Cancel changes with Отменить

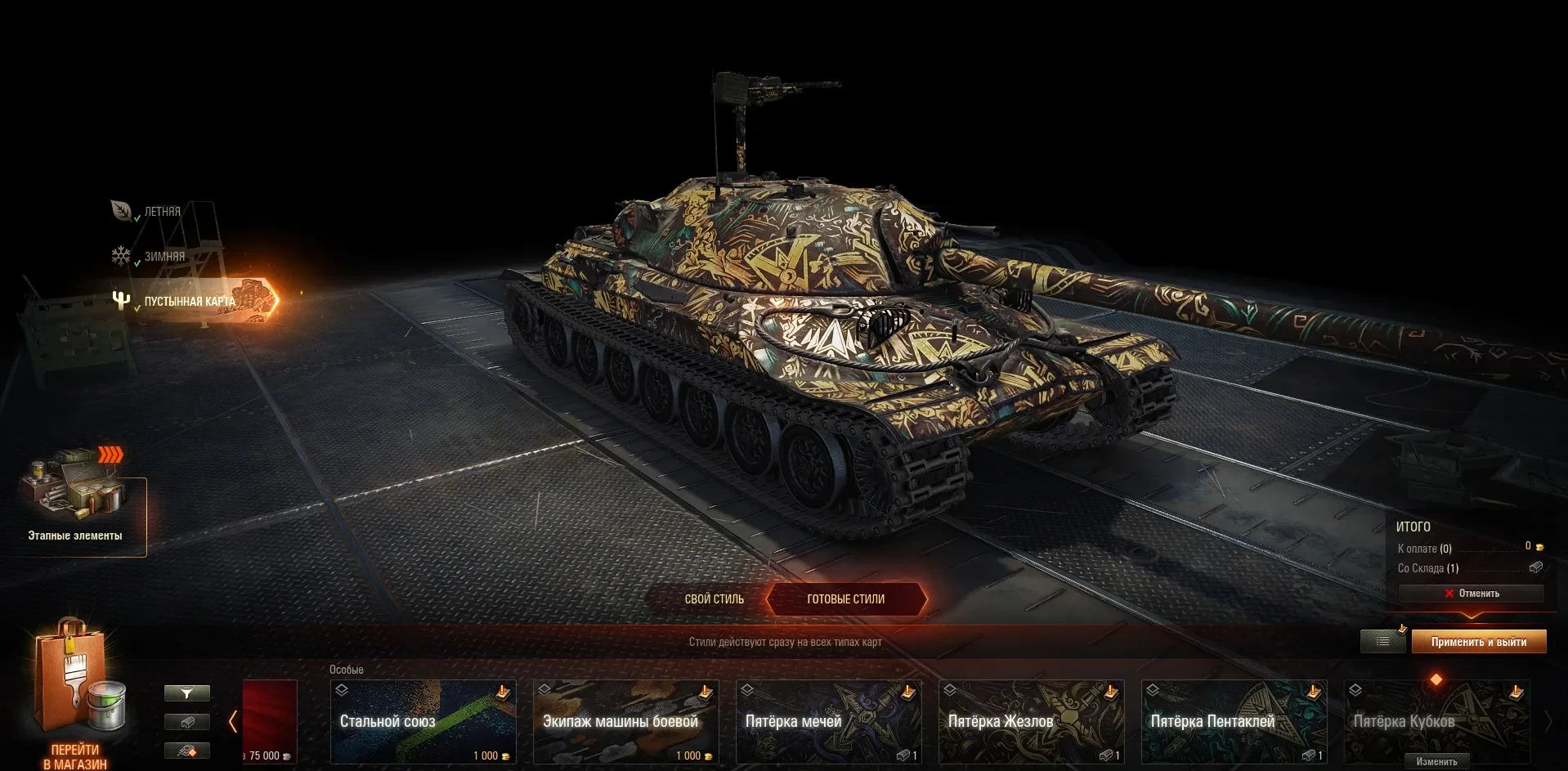pyautogui.click(x=1471, y=594)
